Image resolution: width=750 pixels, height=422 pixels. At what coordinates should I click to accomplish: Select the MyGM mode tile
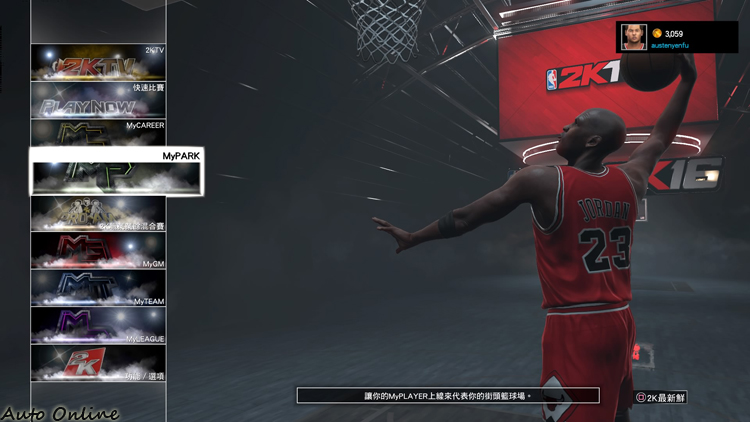98,251
